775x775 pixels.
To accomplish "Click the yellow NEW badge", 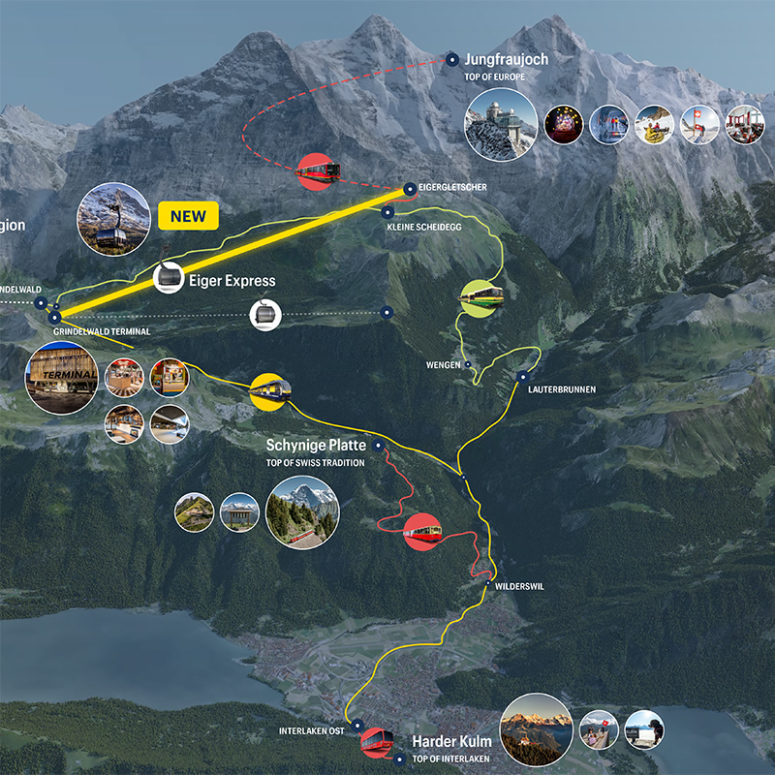I will [188, 216].
